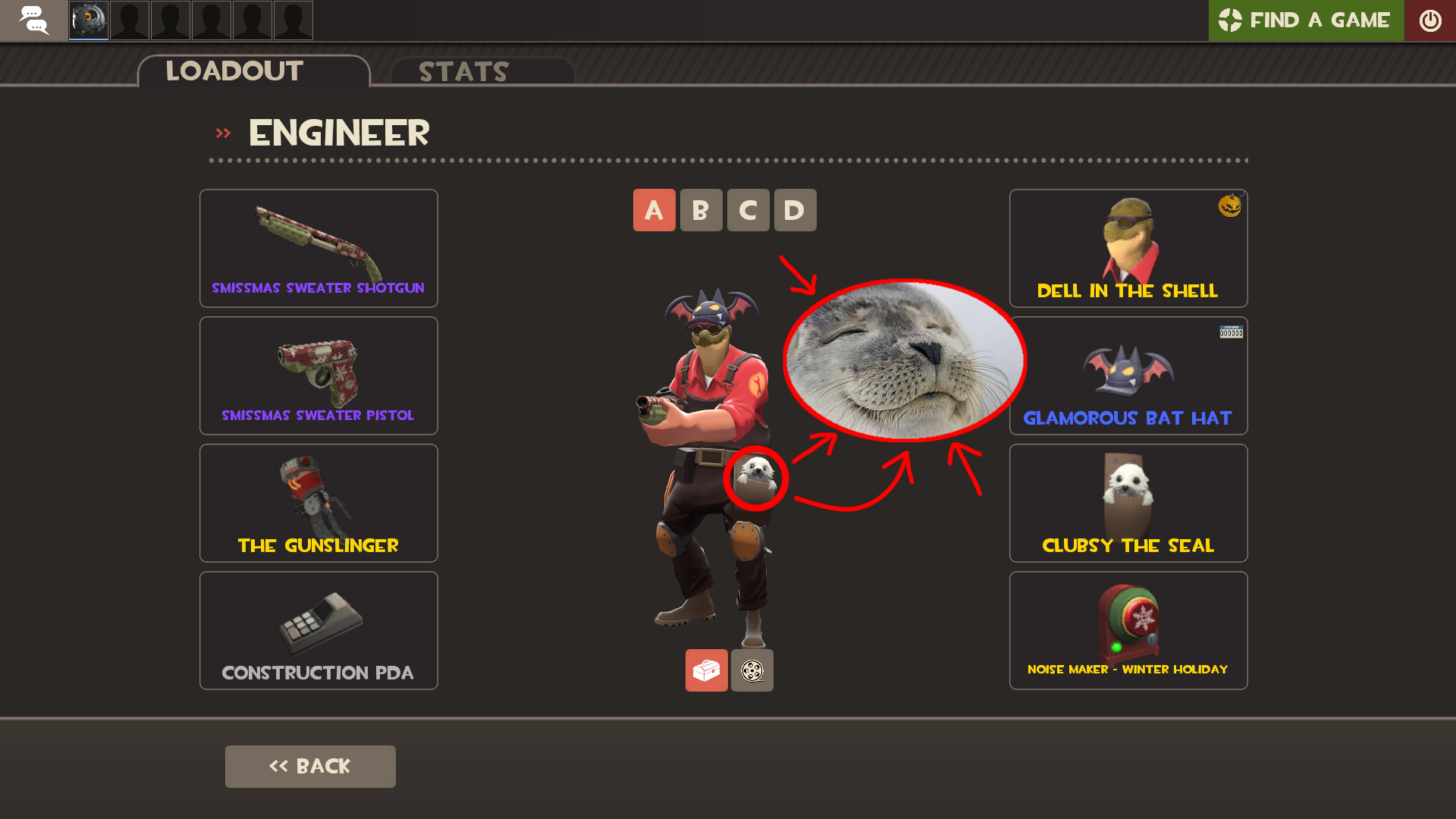Click the film reel taunt icon
The image size is (1456, 819).
coord(752,670)
